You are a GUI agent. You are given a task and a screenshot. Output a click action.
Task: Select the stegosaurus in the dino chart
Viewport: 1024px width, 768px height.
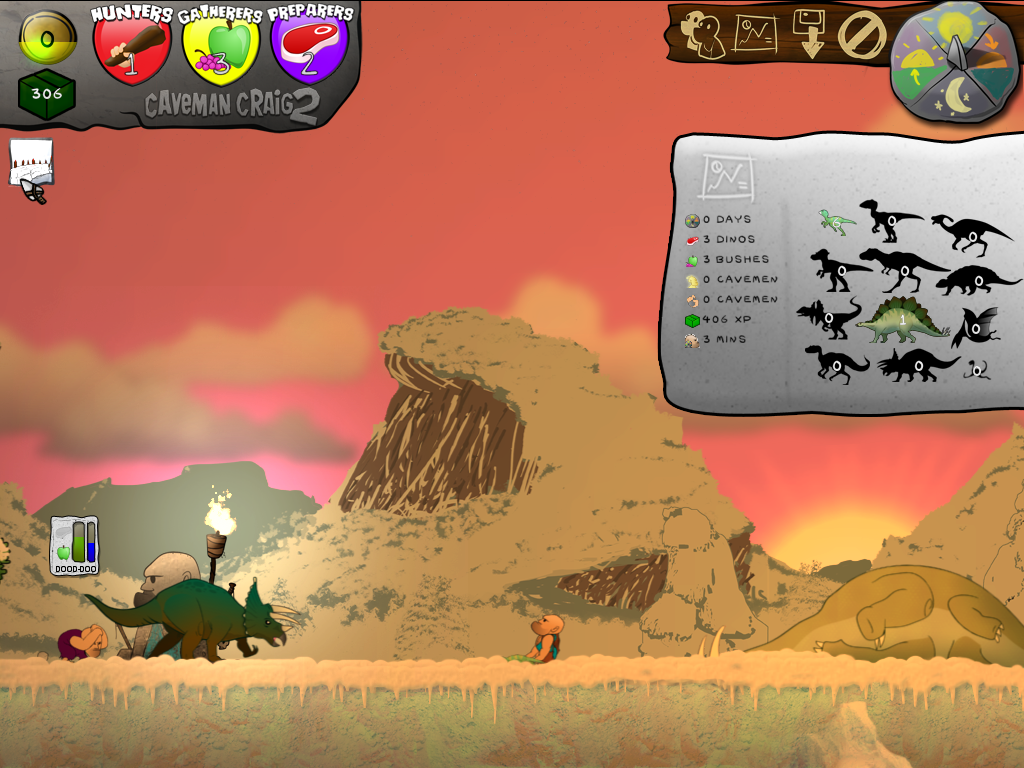(x=901, y=319)
